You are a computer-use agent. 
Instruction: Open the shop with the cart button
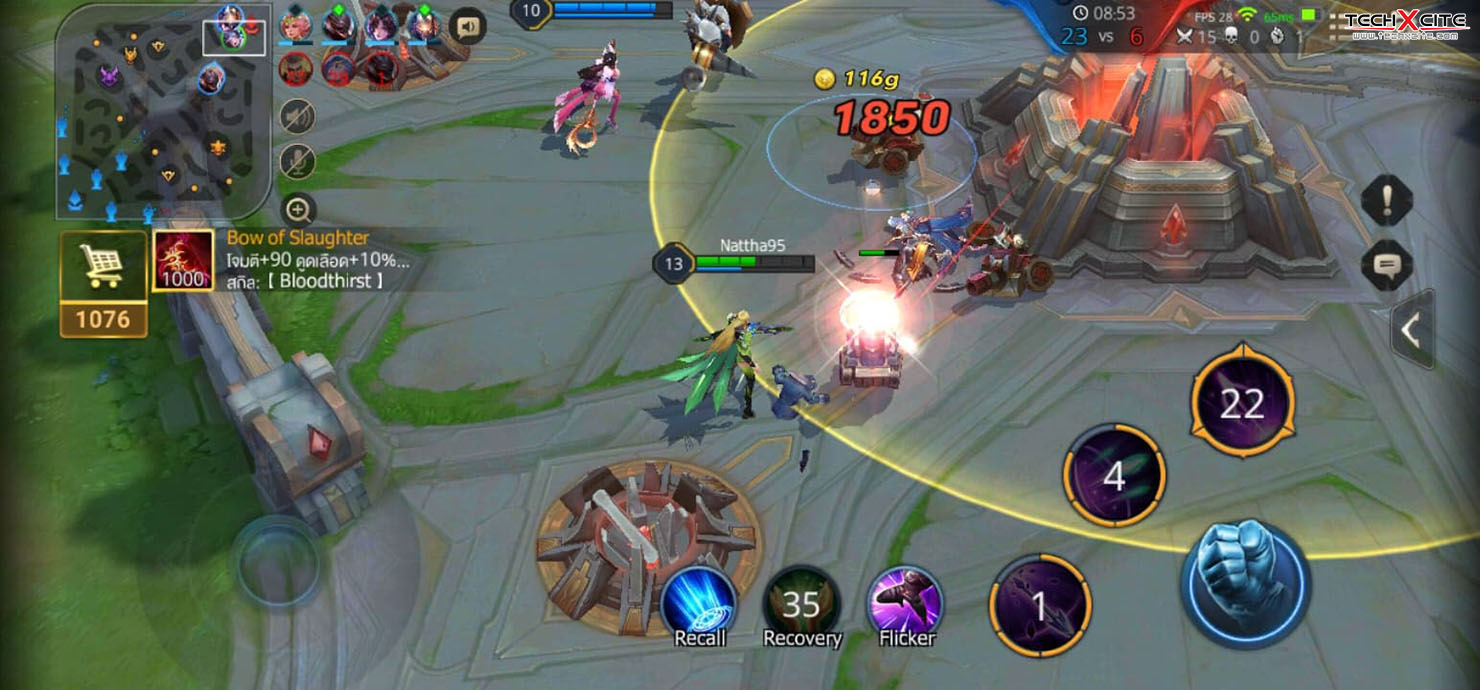103,266
